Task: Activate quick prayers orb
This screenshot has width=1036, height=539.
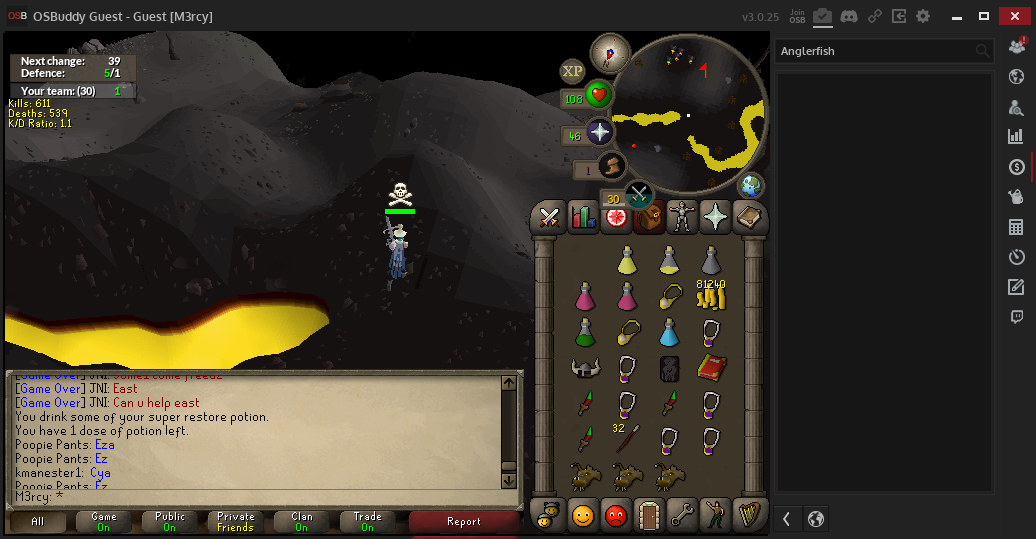Action: [600, 132]
